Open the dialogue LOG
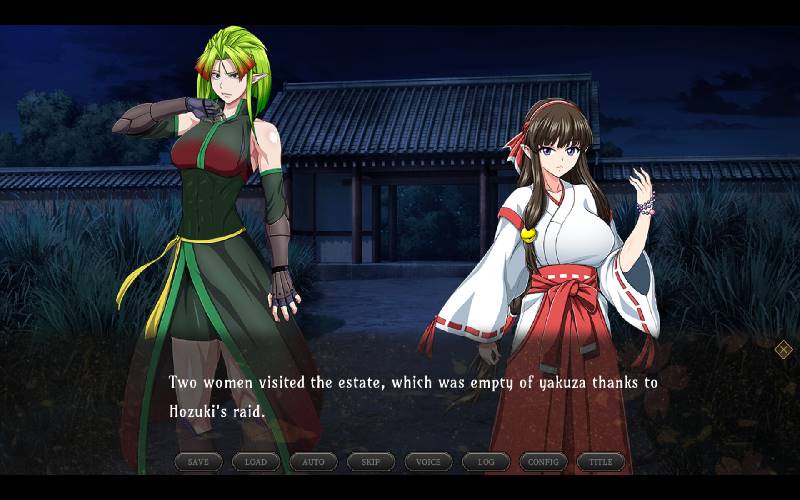Image resolution: width=800 pixels, height=500 pixels. coord(486,462)
